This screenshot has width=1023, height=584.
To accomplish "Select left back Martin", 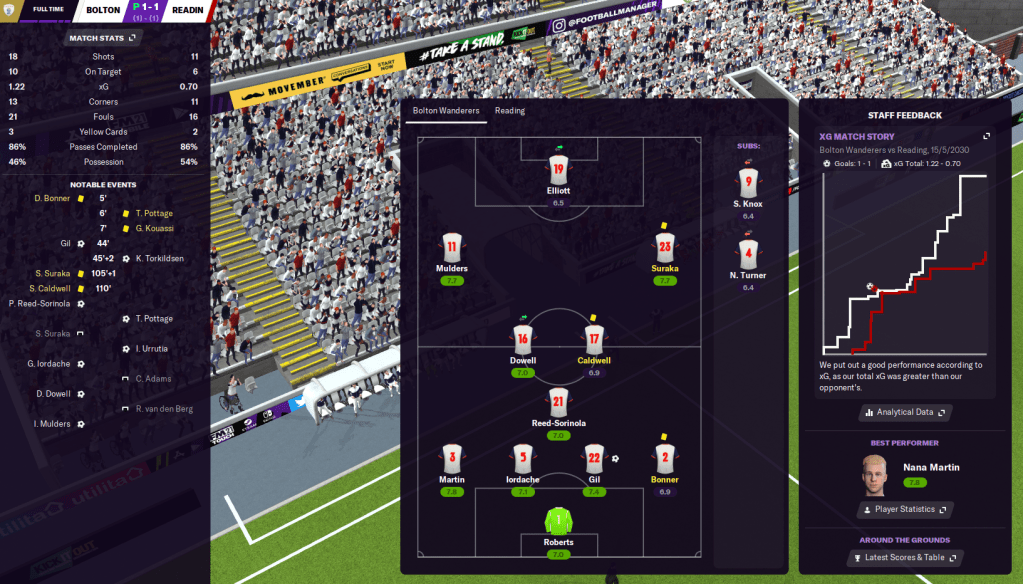I will click(452, 459).
